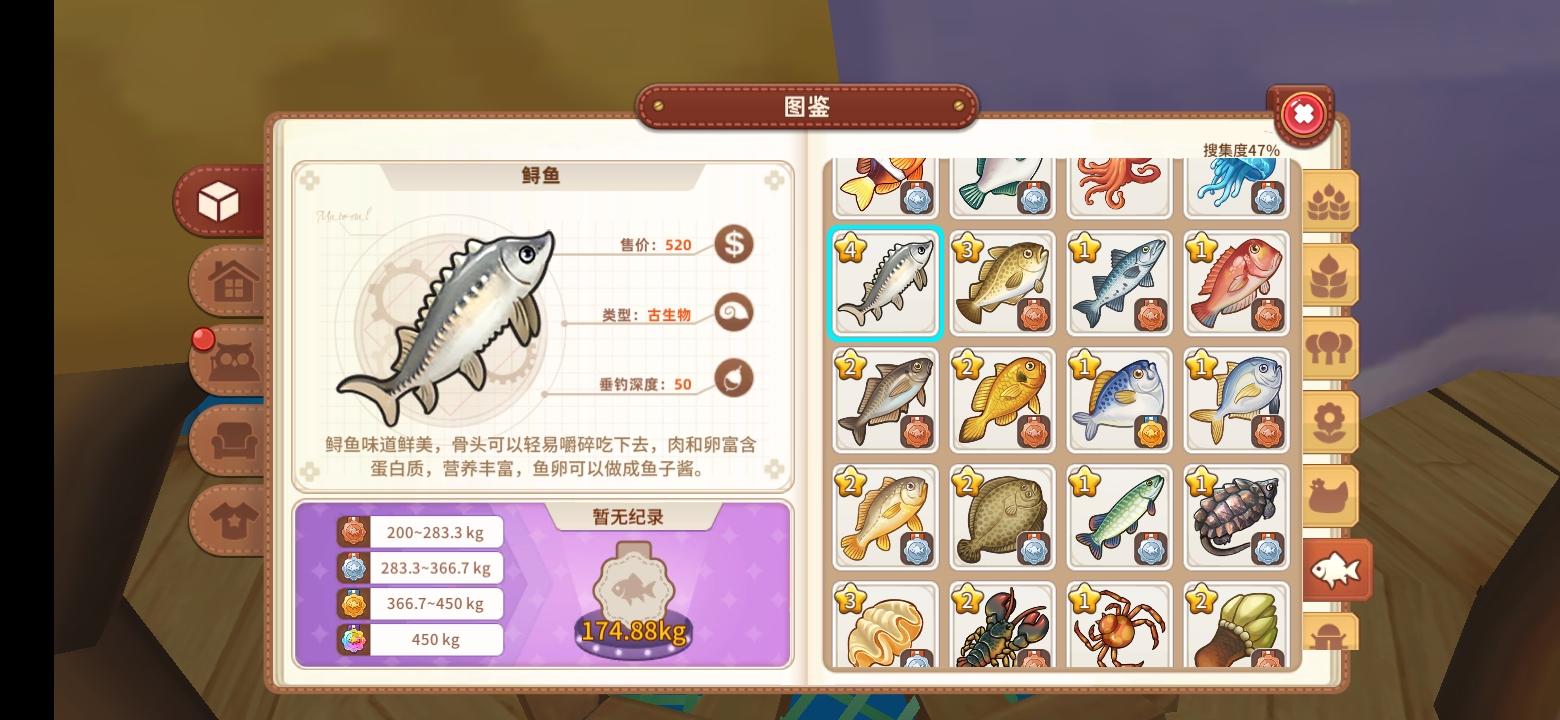1560x720 pixels.
Task: Click the 搜集度47% collection progress label
Action: (1240, 147)
